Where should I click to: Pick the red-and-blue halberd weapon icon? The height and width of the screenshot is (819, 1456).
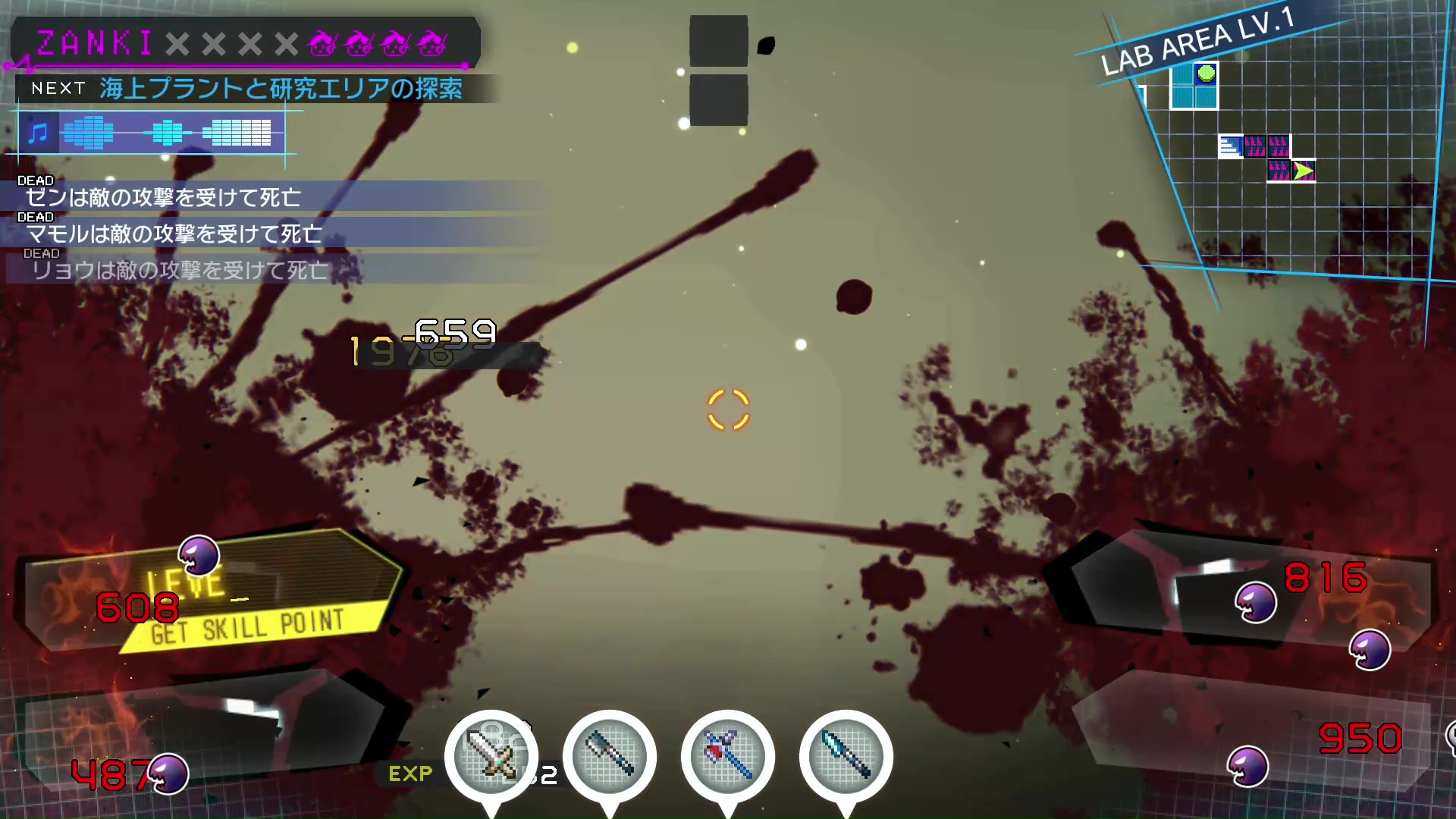(x=727, y=755)
